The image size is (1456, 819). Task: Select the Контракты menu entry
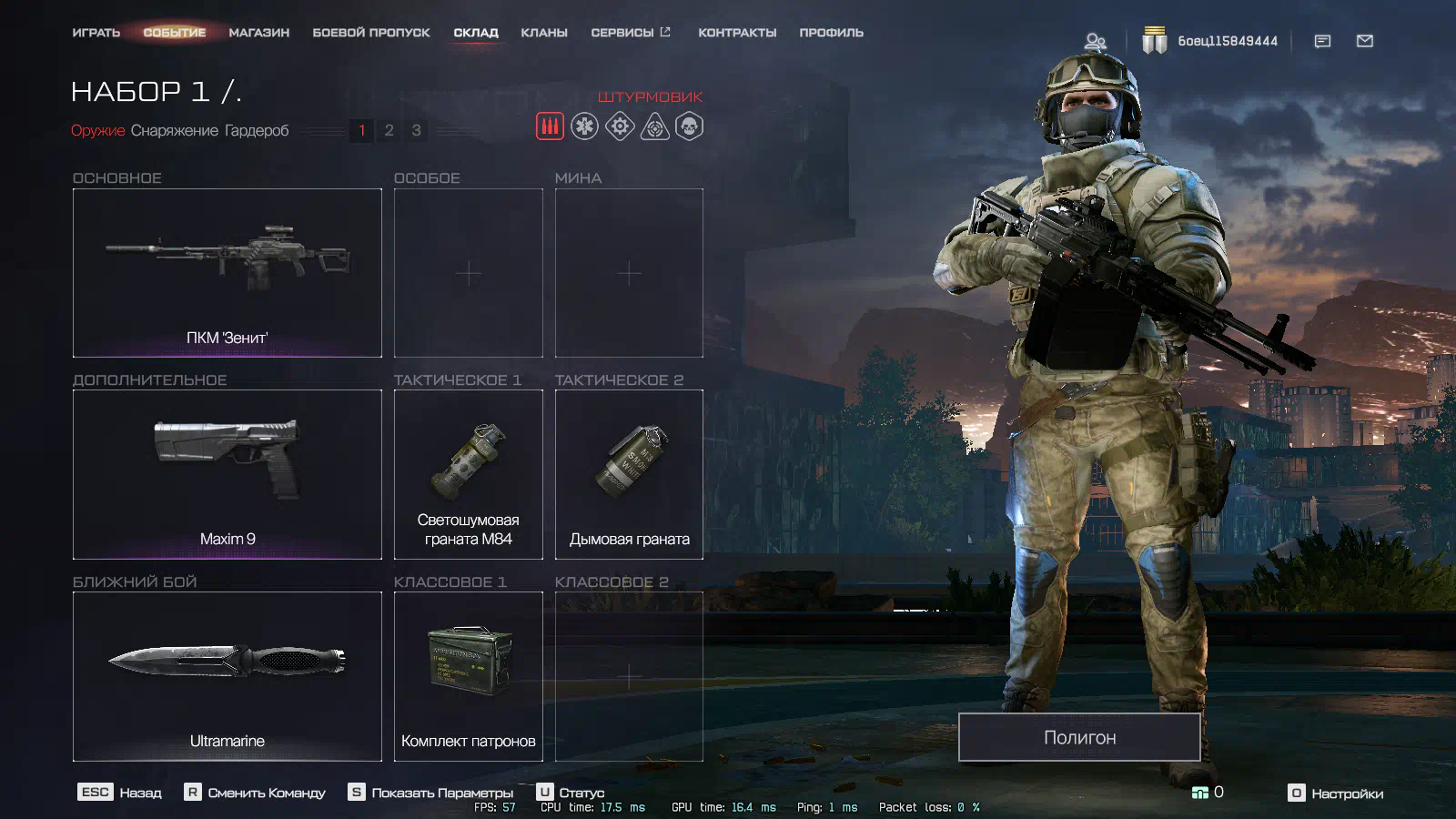(737, 33)
